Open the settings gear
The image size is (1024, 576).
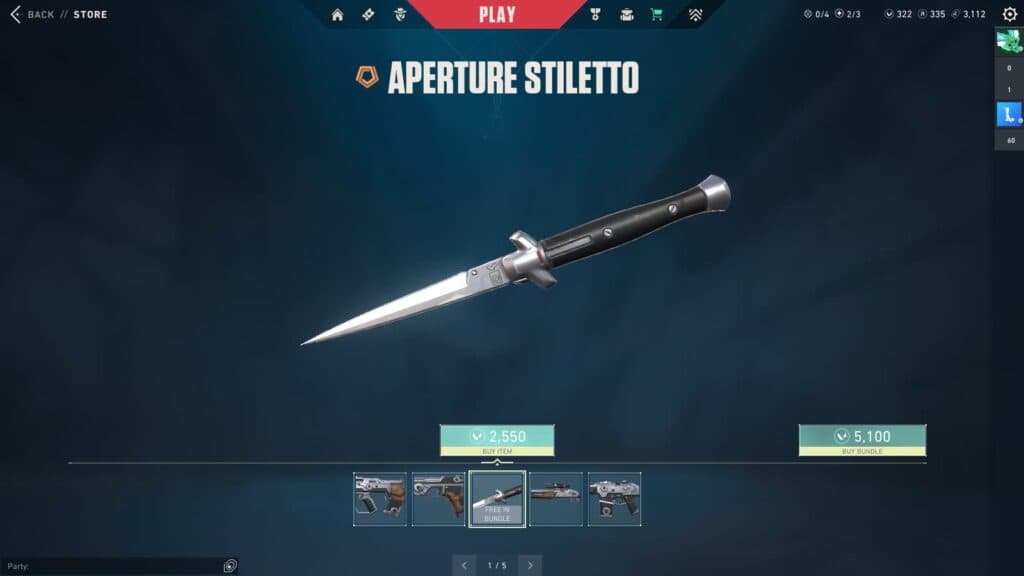pyautogui.click(x=1009, y=14)
